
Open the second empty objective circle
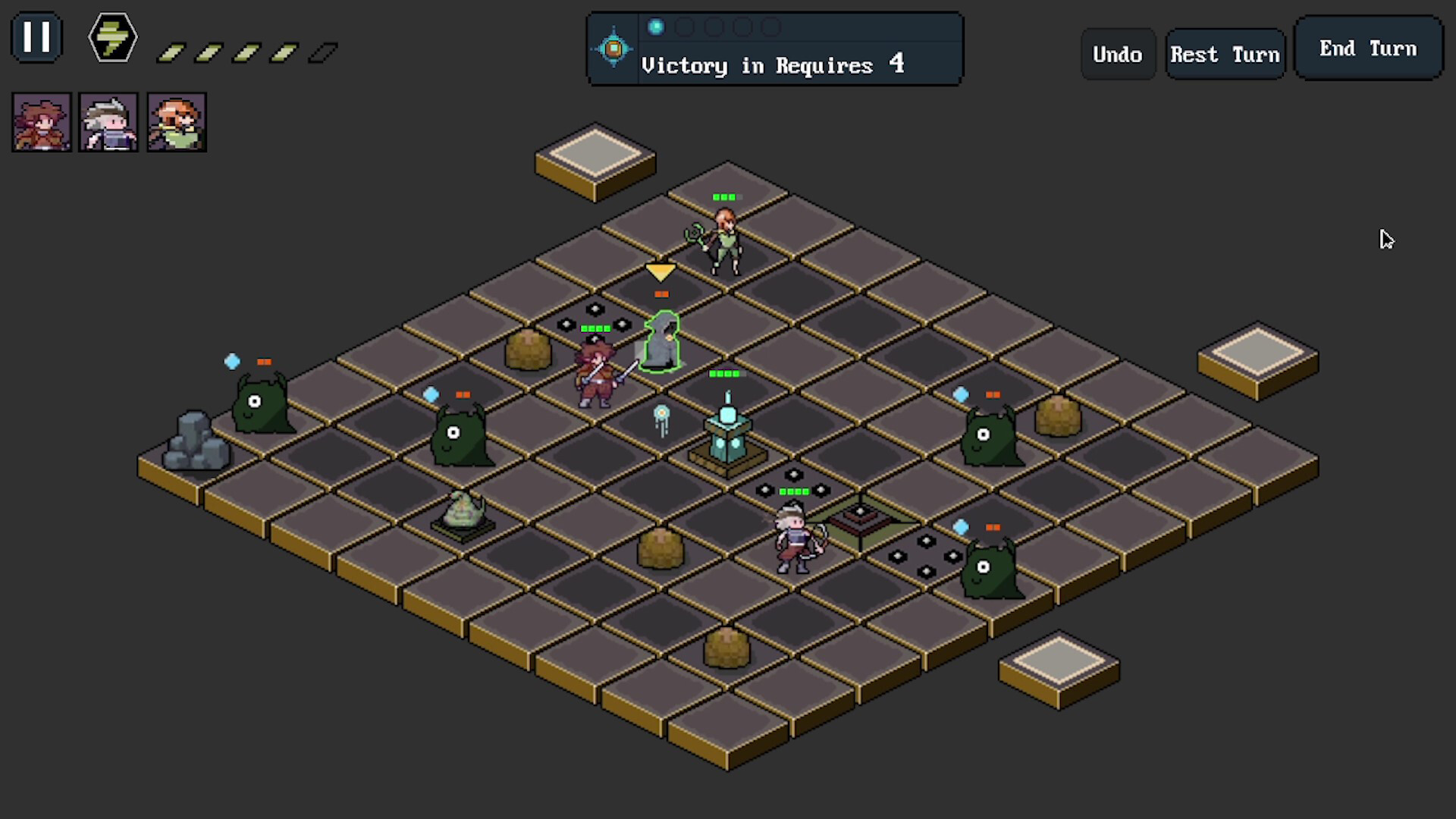(x=685, y=27)
